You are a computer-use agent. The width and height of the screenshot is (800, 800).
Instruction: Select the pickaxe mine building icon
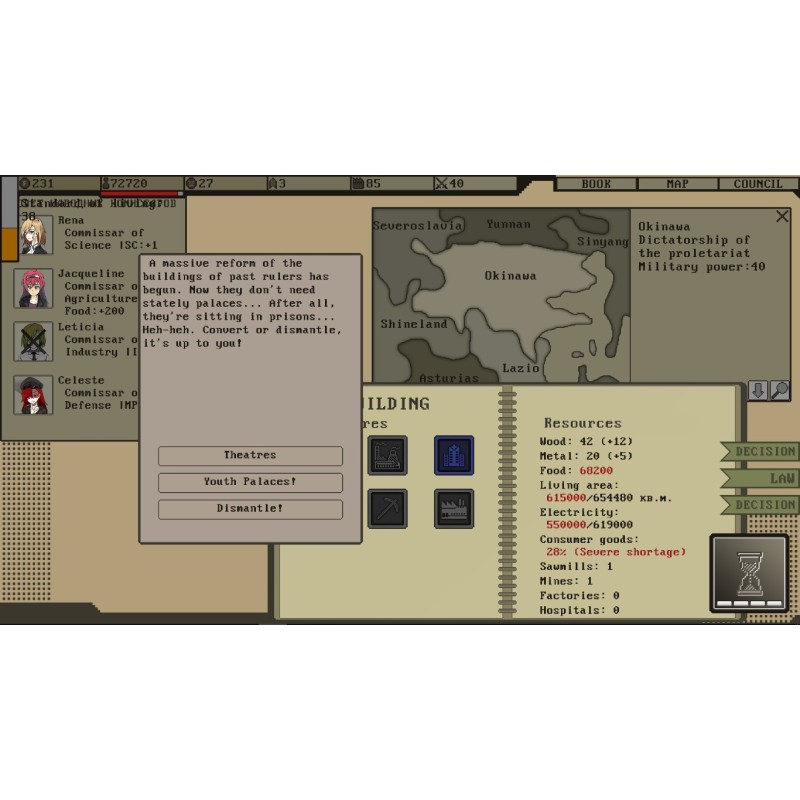pyautogui.click(x=387, y=509)
